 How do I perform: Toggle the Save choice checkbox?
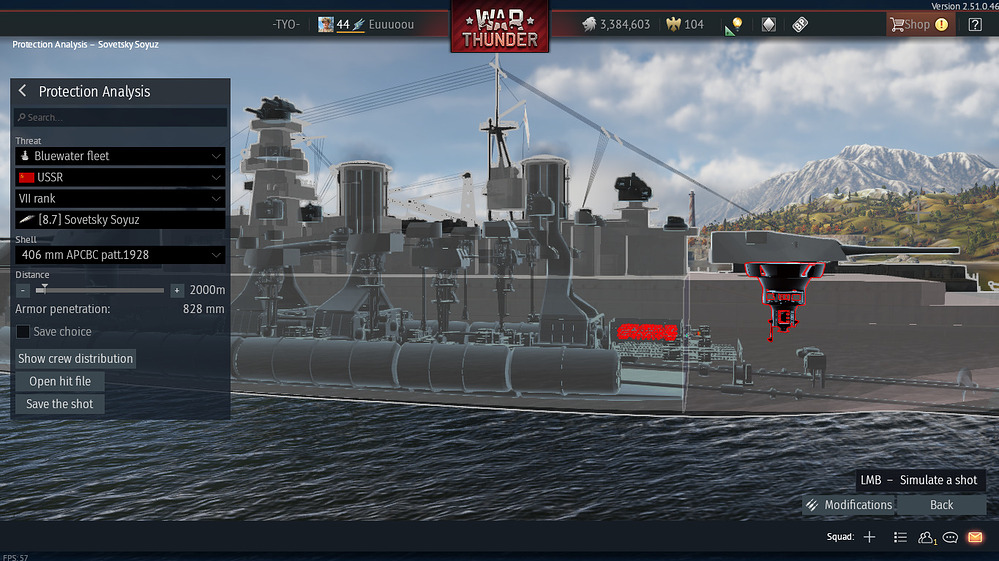[23, 332]
